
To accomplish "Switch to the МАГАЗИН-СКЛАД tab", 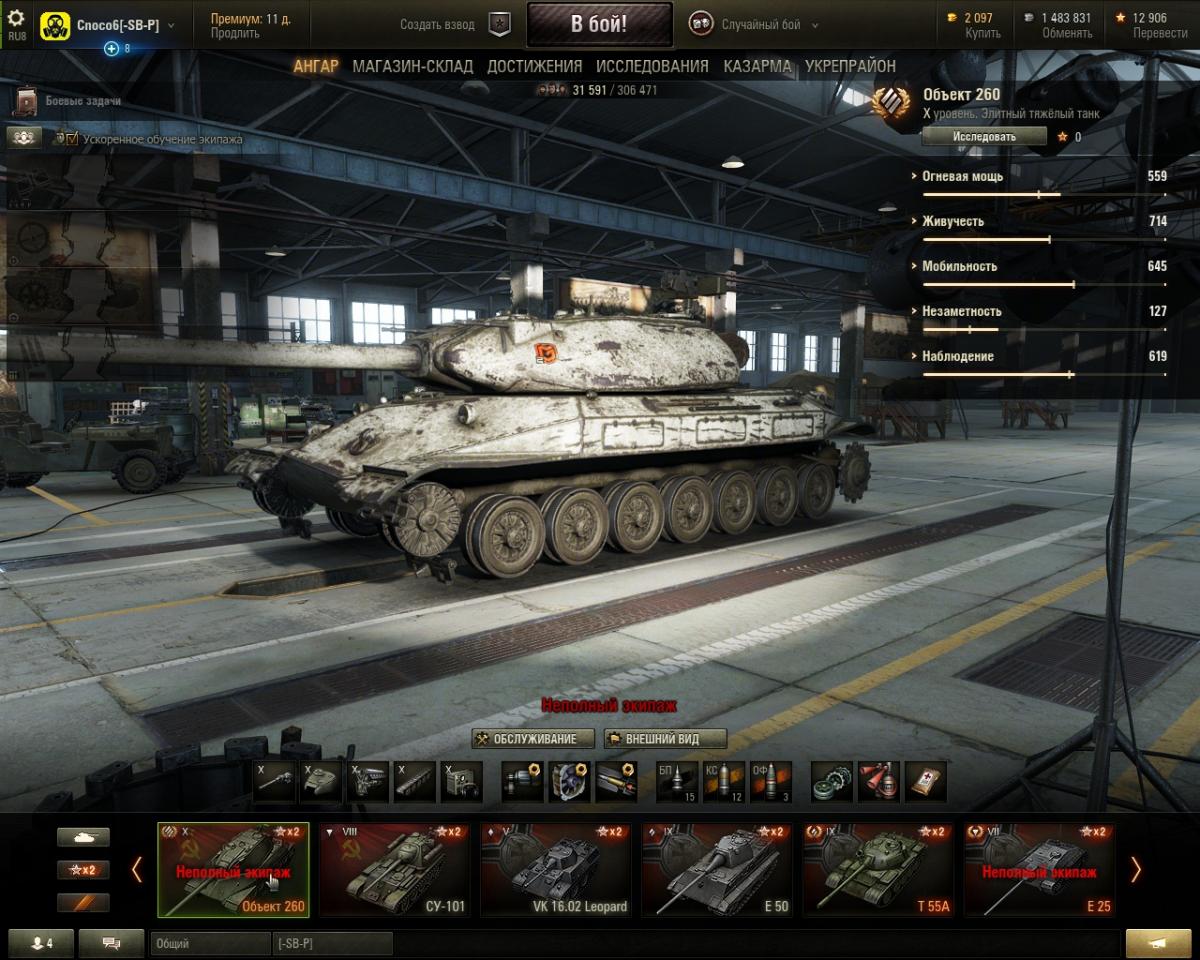I will tap(412, 66).
